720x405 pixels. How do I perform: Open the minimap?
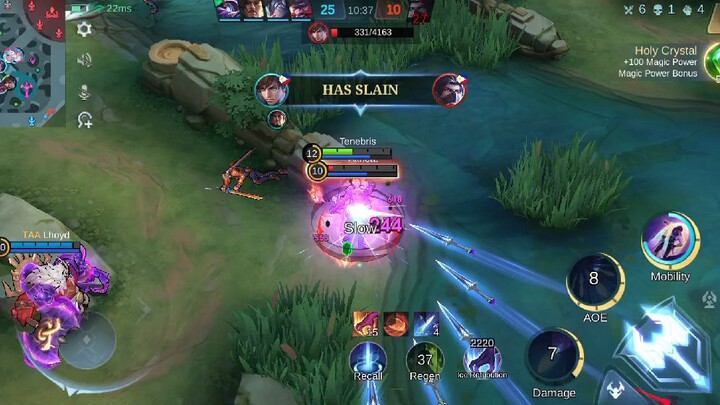pyautogui.click(x=34, y=64)
